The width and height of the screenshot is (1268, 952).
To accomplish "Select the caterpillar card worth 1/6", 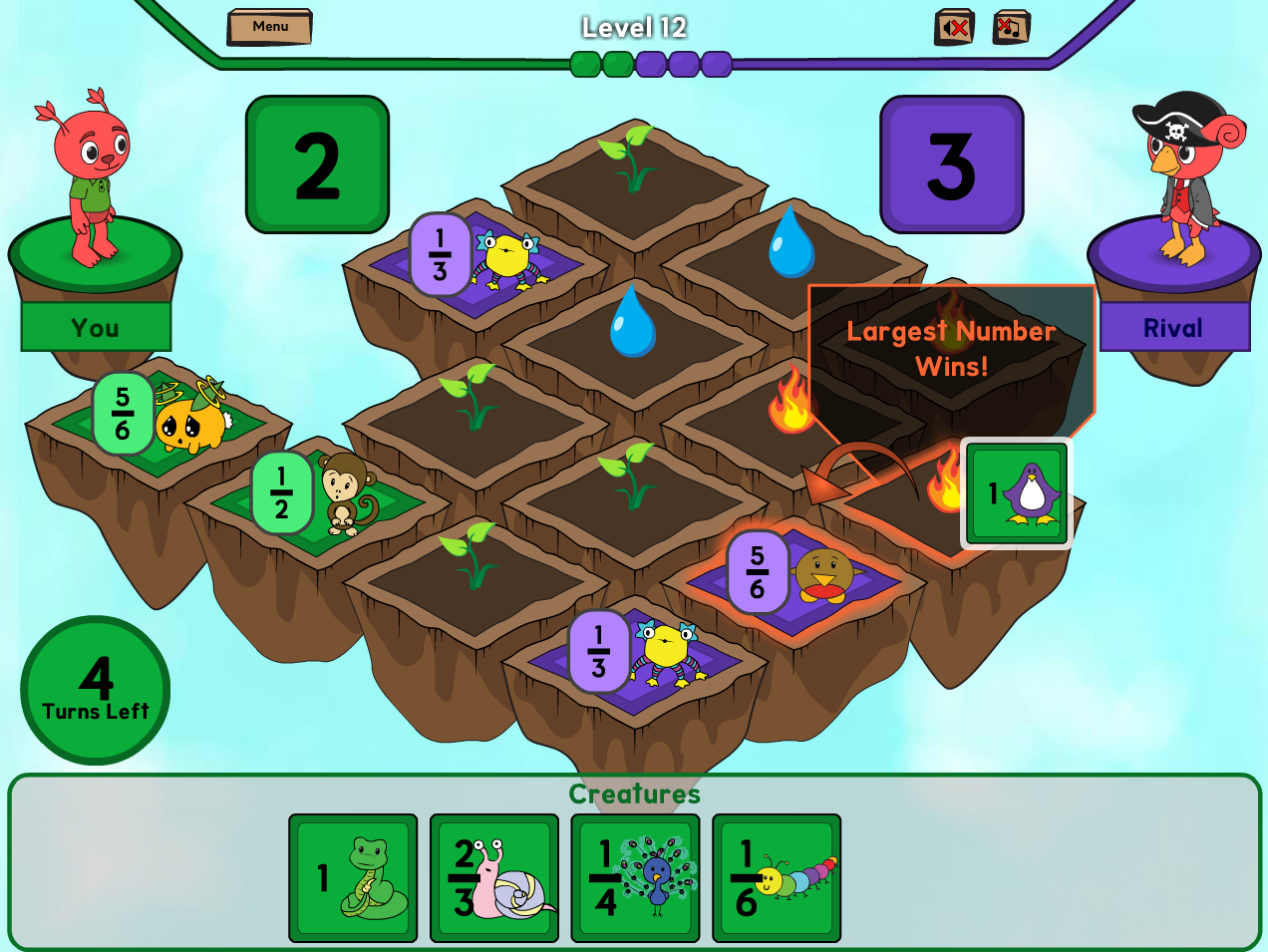I will coord(777,878).
